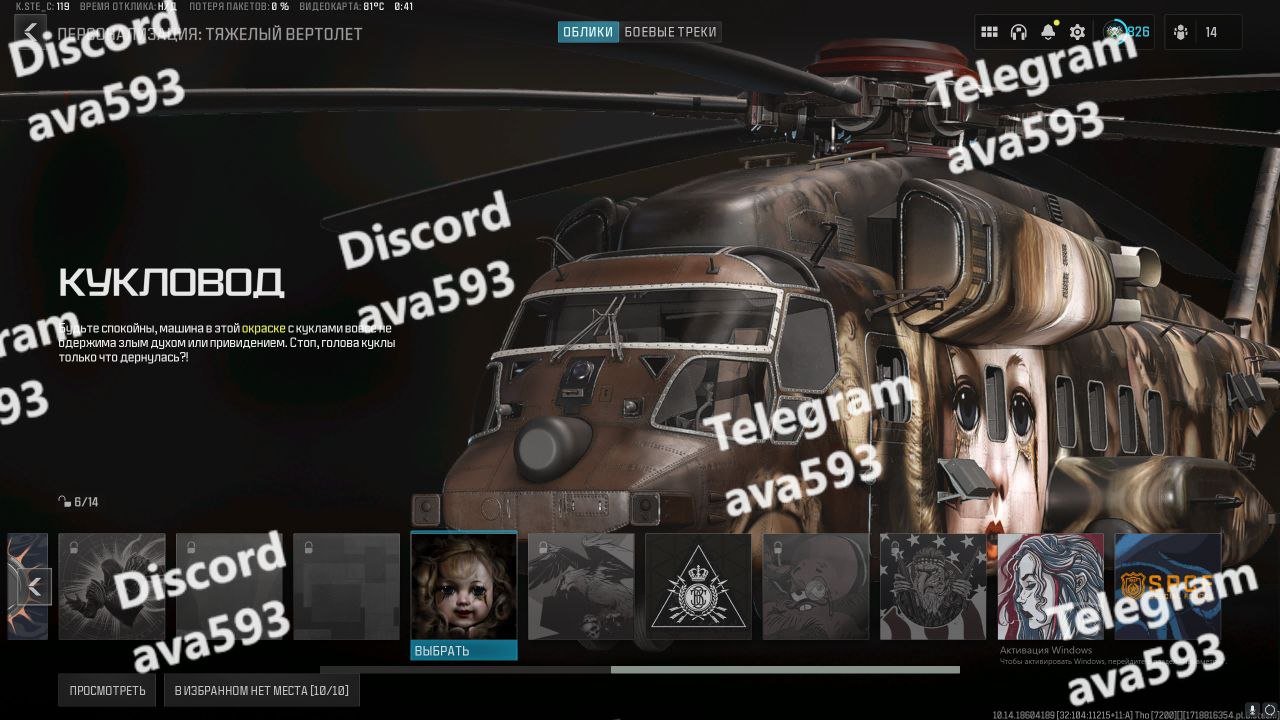
Task: Switch to the ОБЛИКИ tab
Action: [x=588, y=32]
